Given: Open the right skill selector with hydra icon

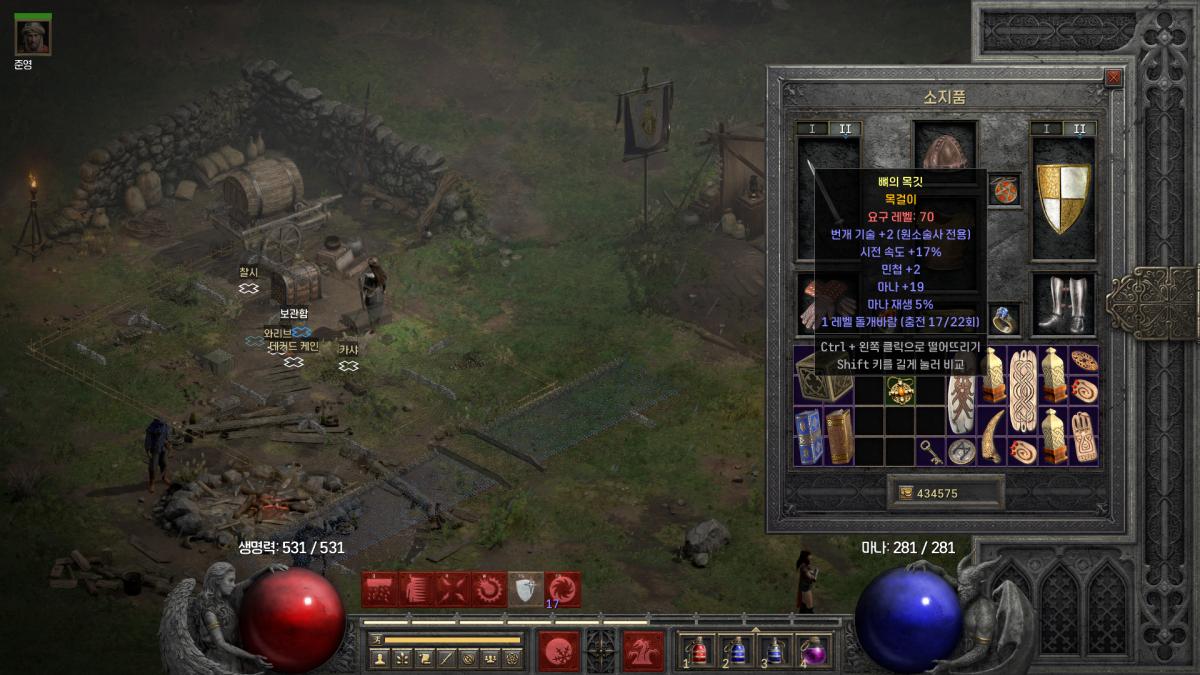Looking at the screenshot, I should (x=643, y=651).
